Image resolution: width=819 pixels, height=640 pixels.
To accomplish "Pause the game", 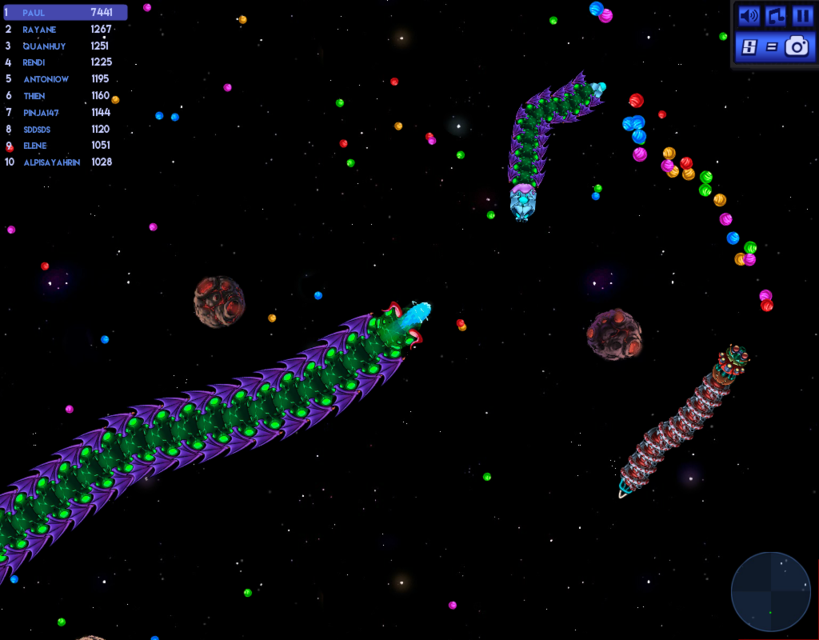I will coord(803,16).
